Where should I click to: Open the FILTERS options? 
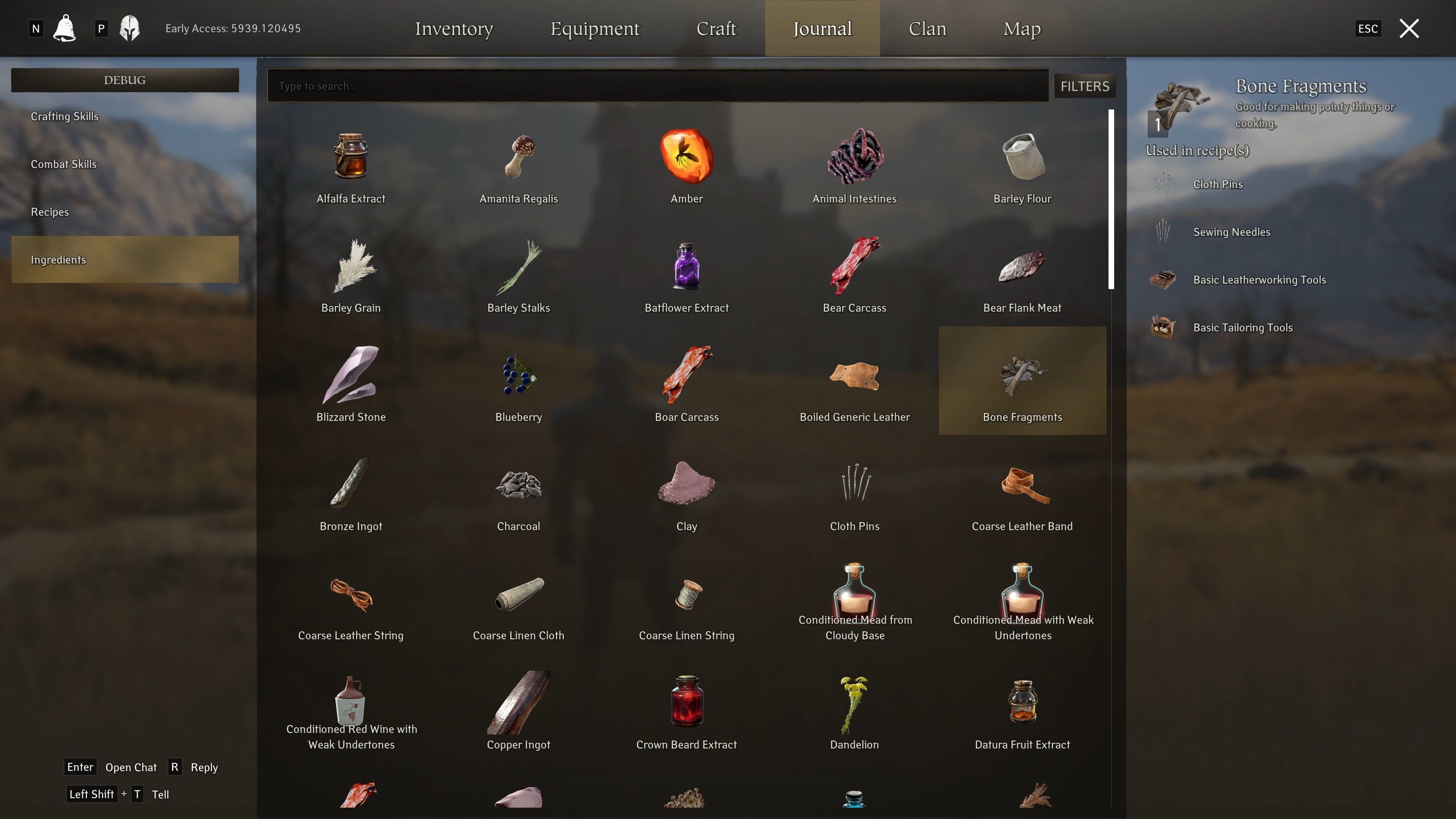click(1084, 86)
